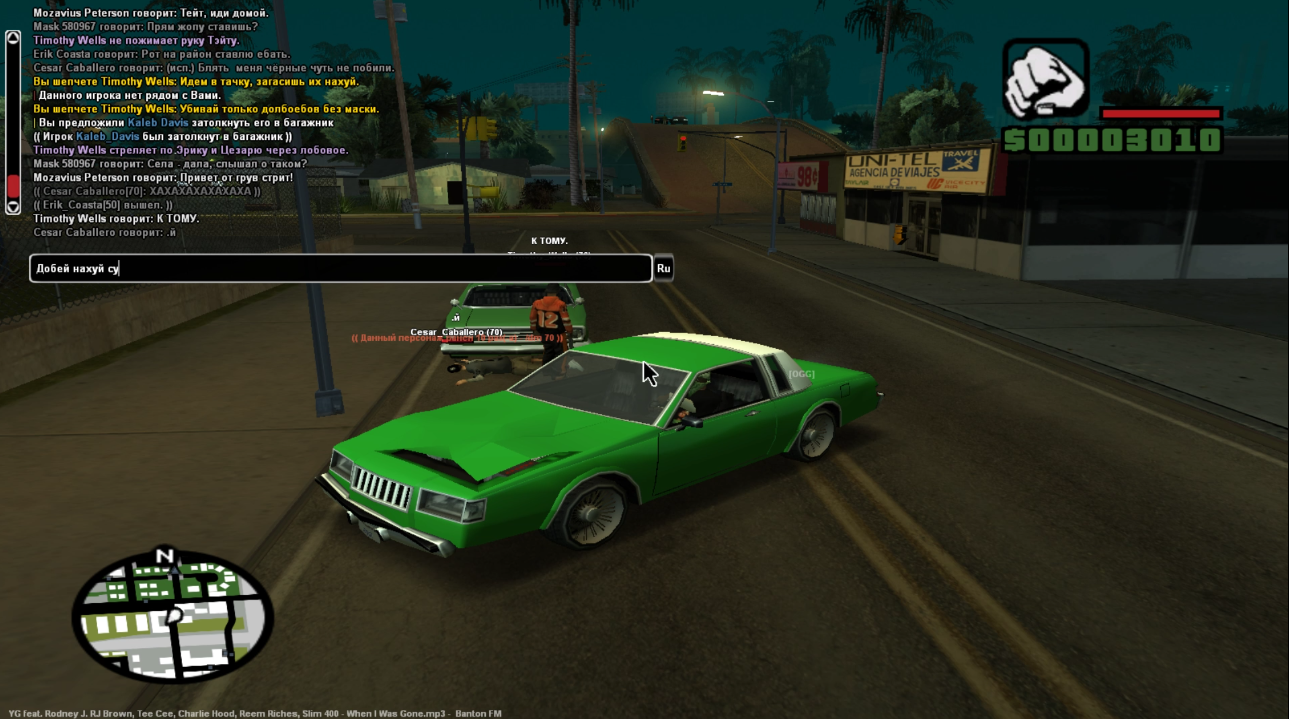This screenshot has width=1289, height=719.
Task: Click the chat scrollbar down arrow
Action: click(x=13, y=207)
